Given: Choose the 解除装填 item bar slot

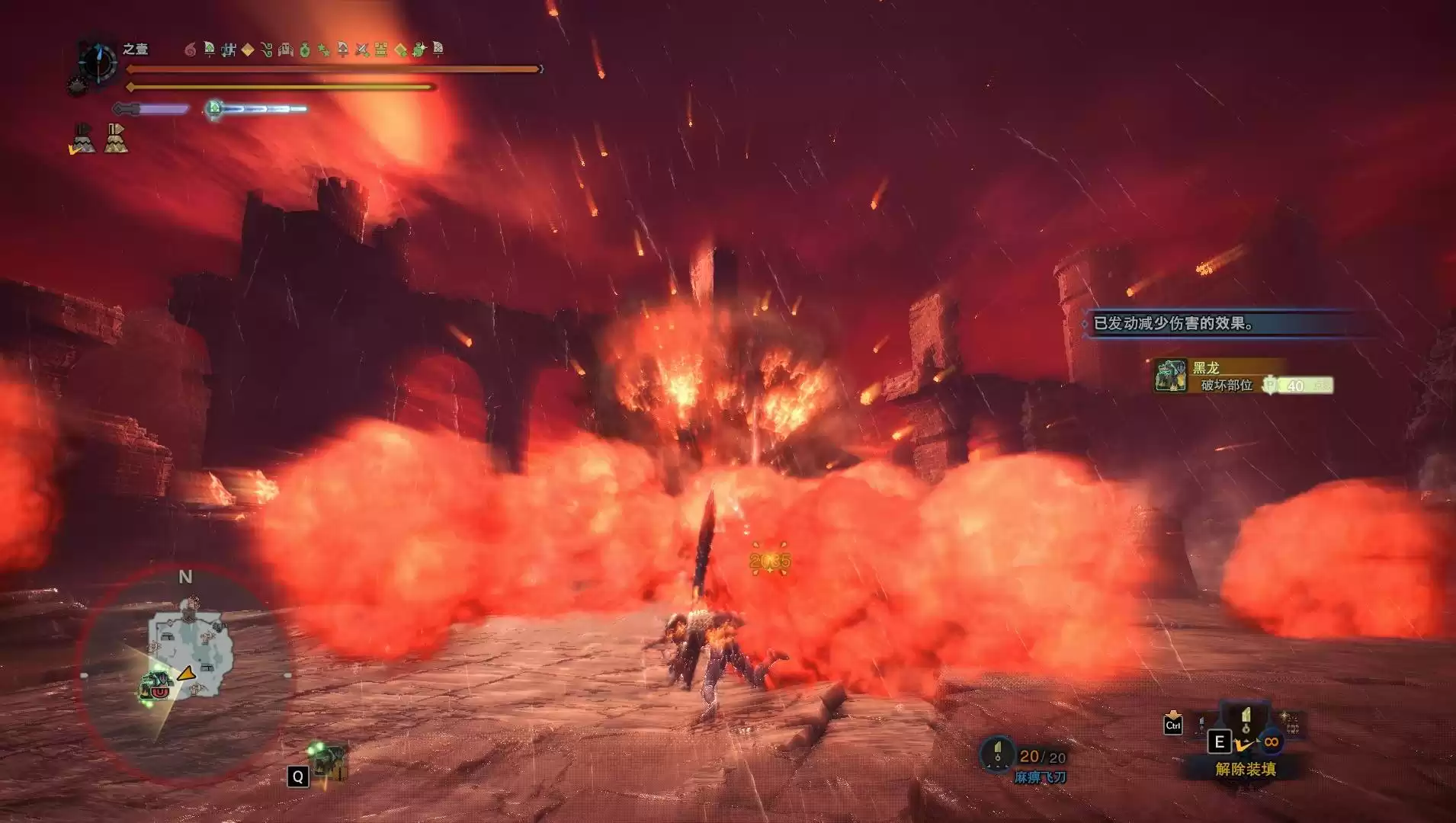Looking at the screenshot, I should pyautogui.click(x=1246, y=768).
